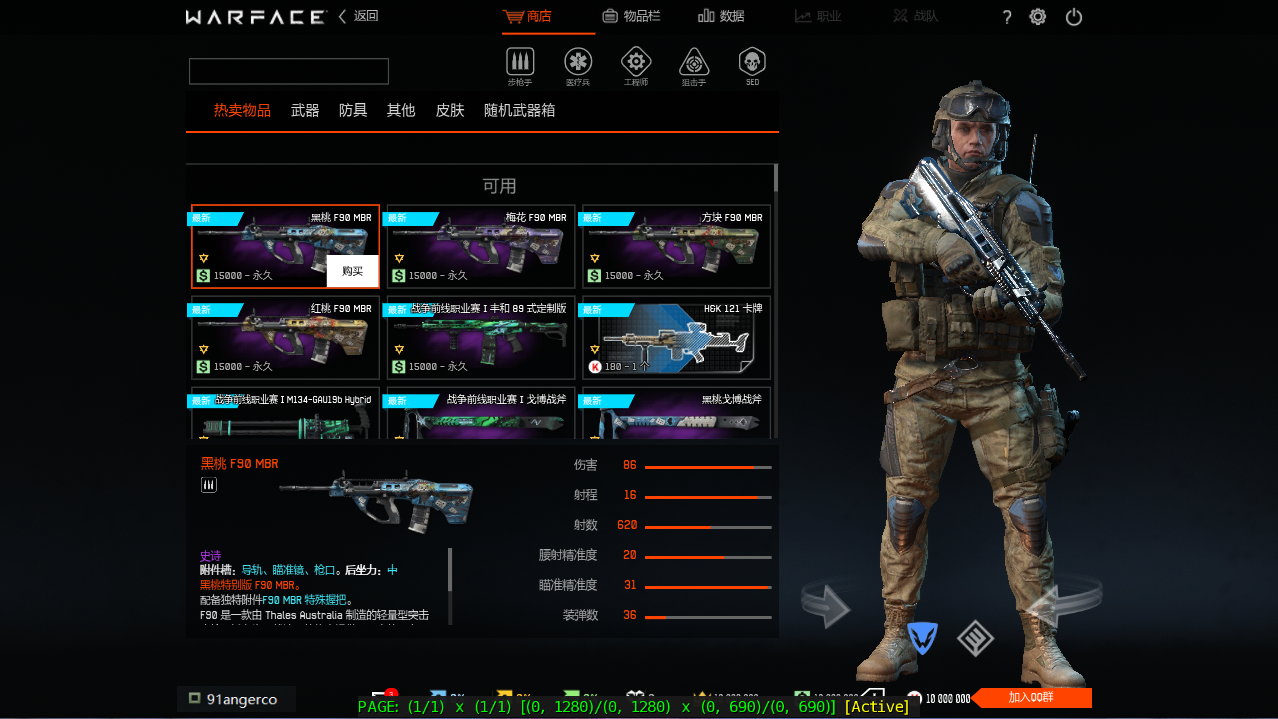This screenshot has width=1278, height=719.
Task: Open the 防具 armor category
Action: (353, 110)
